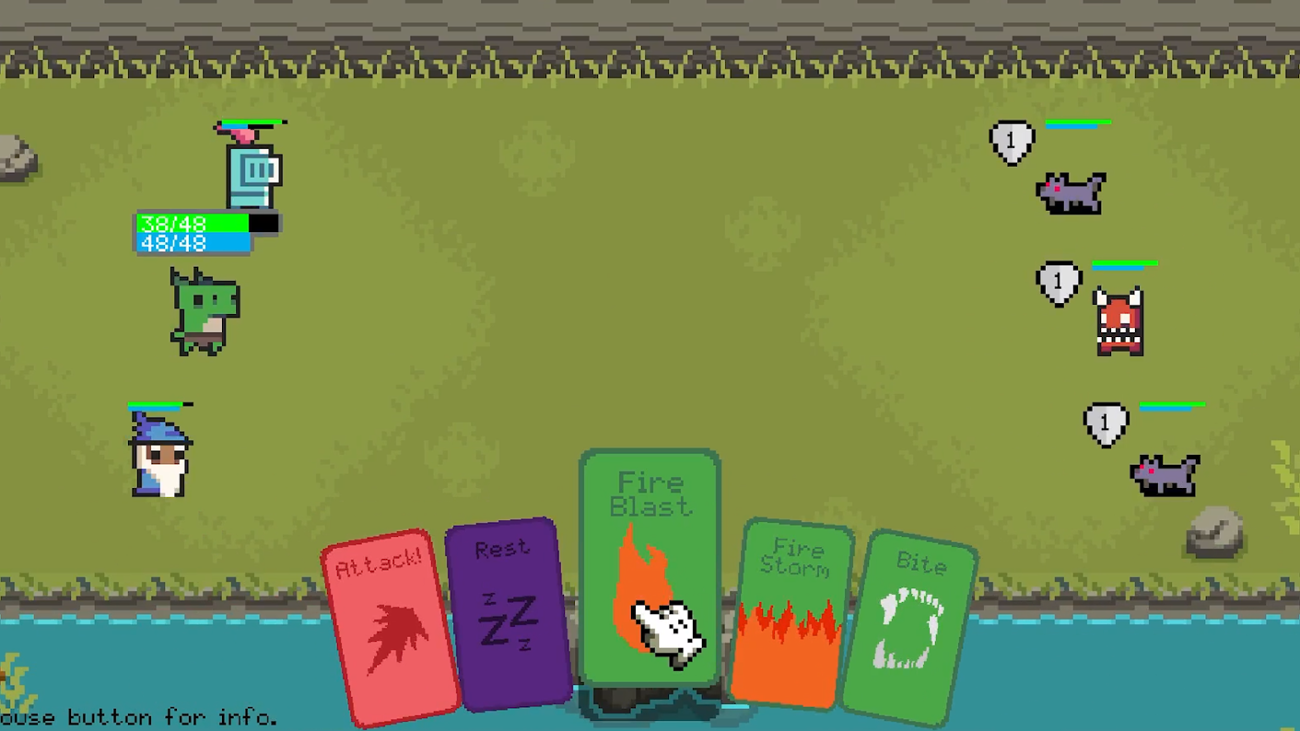Click the shield badge near the top cat
Screen dimensions: 1300x731
1012,138
